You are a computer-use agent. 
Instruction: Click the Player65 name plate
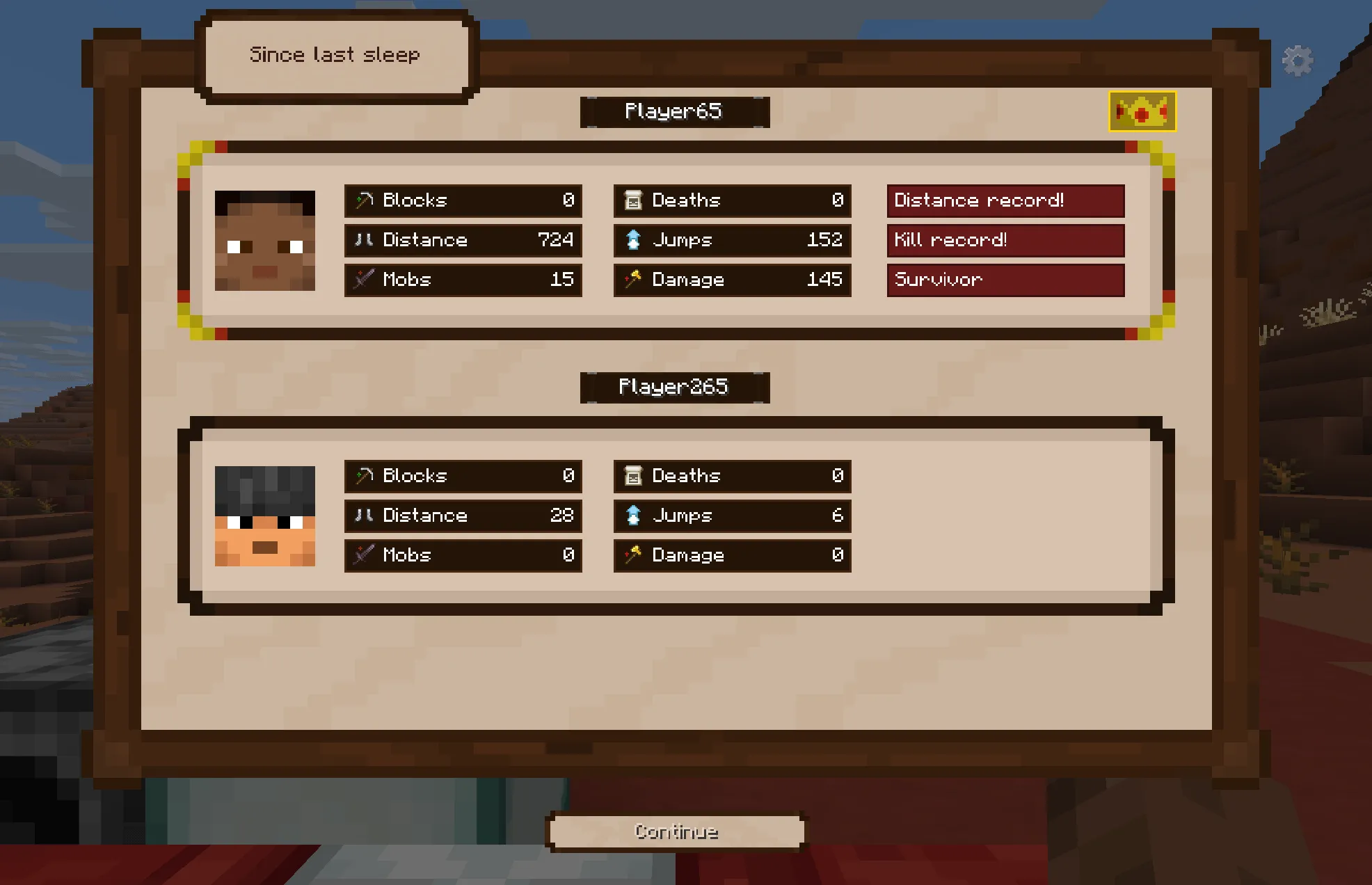coord(674,112)
